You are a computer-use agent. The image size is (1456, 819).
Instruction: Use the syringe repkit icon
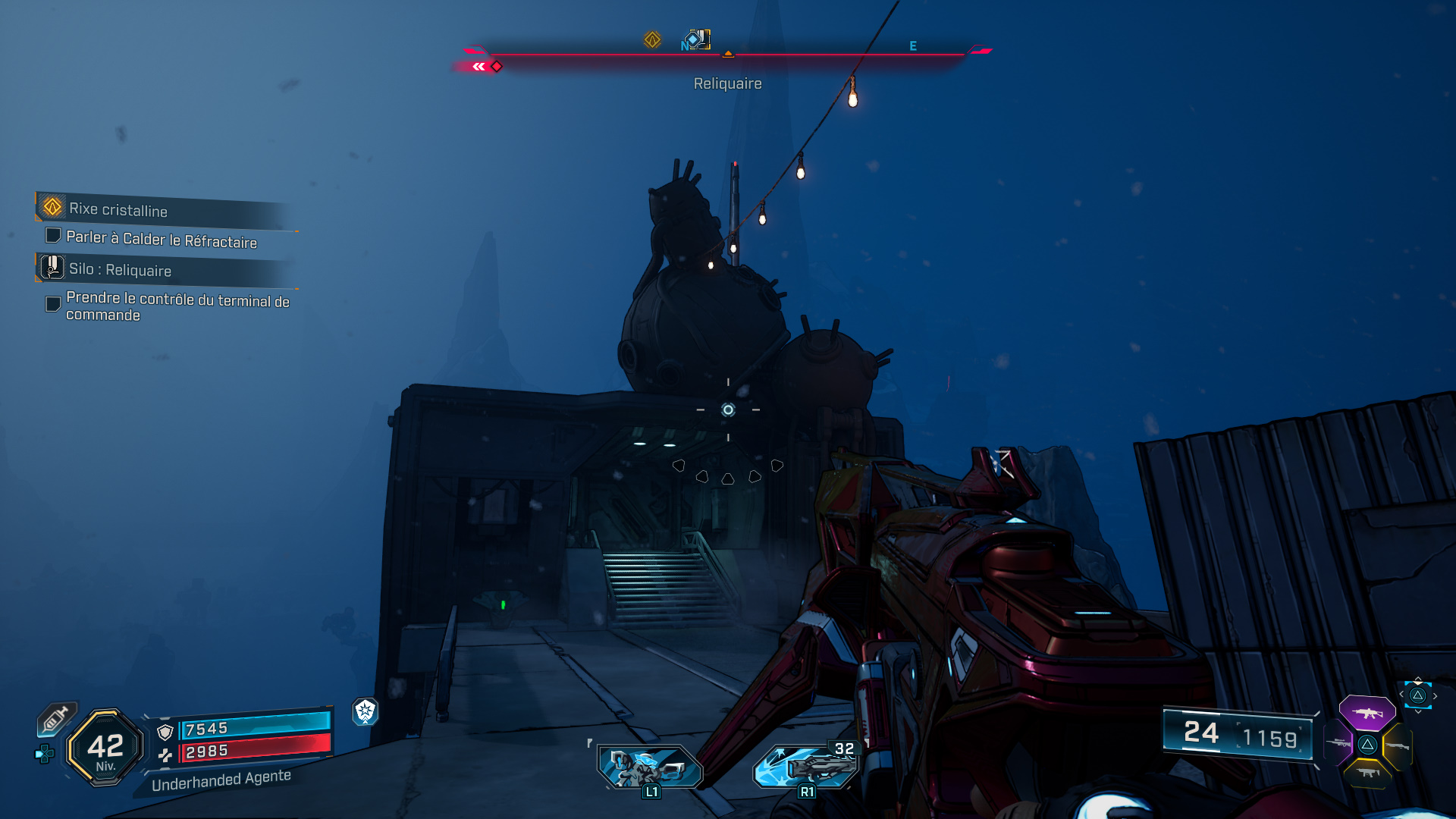(x=55, y=719)
